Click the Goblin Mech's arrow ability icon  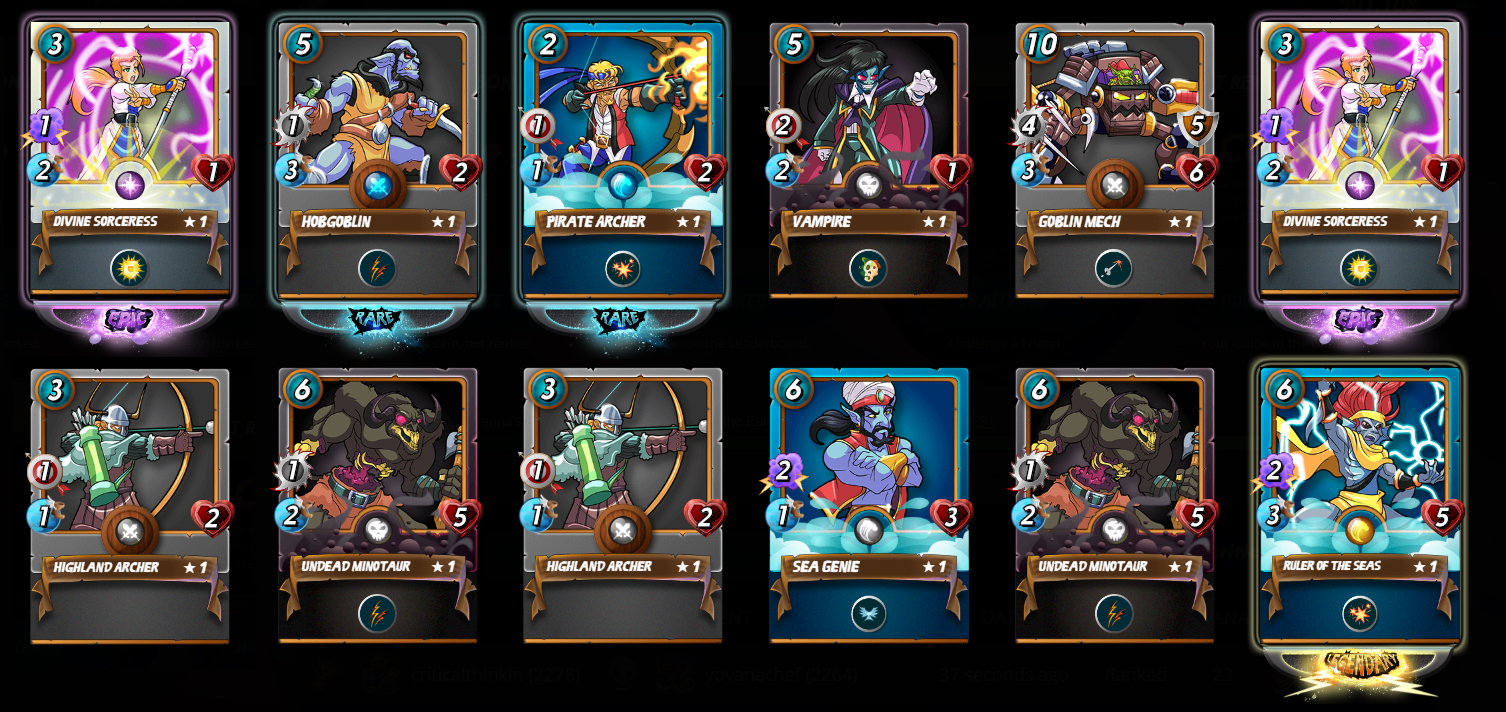coord(1114,268)
